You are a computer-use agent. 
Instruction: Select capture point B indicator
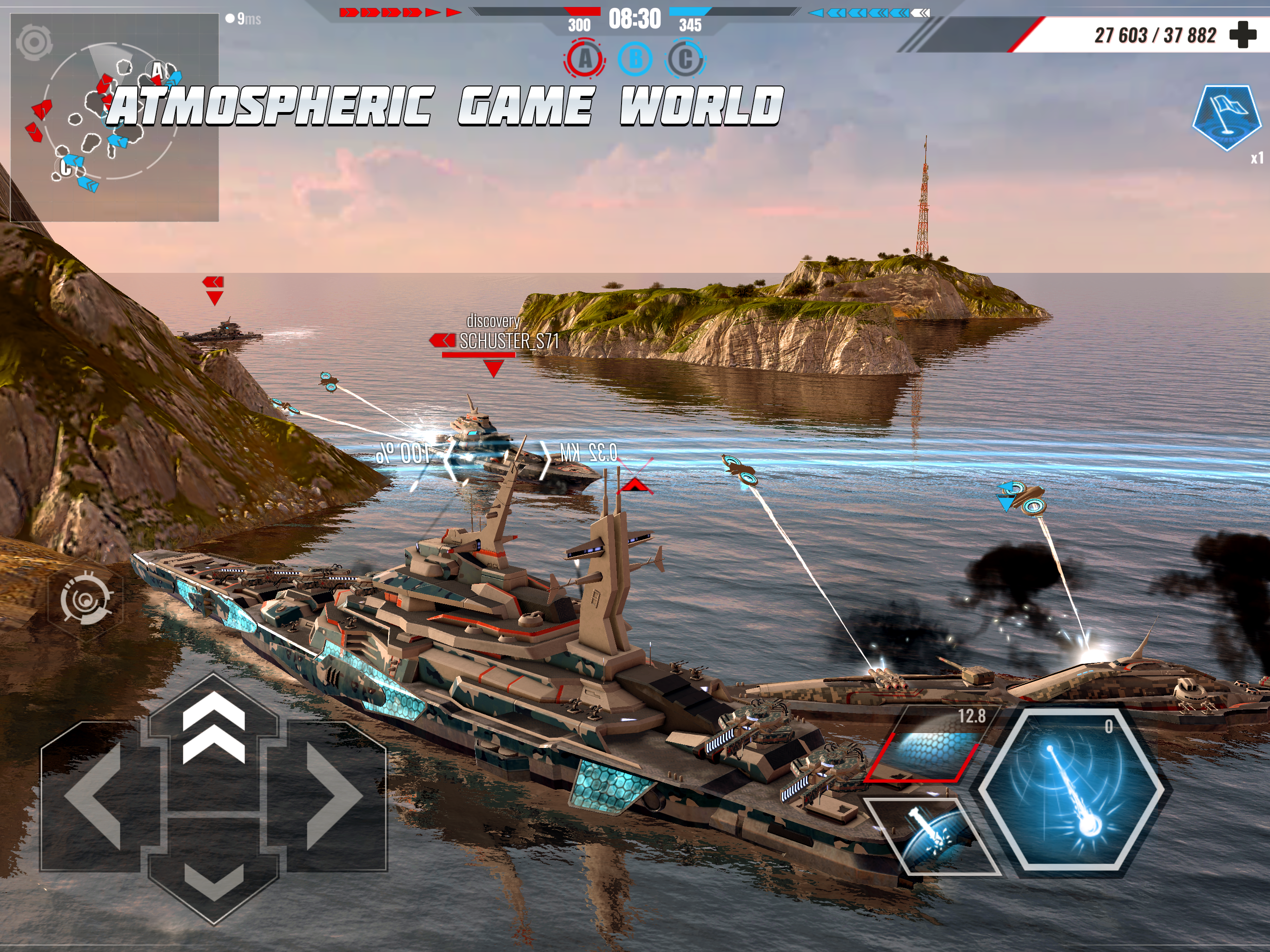(635, 59)
